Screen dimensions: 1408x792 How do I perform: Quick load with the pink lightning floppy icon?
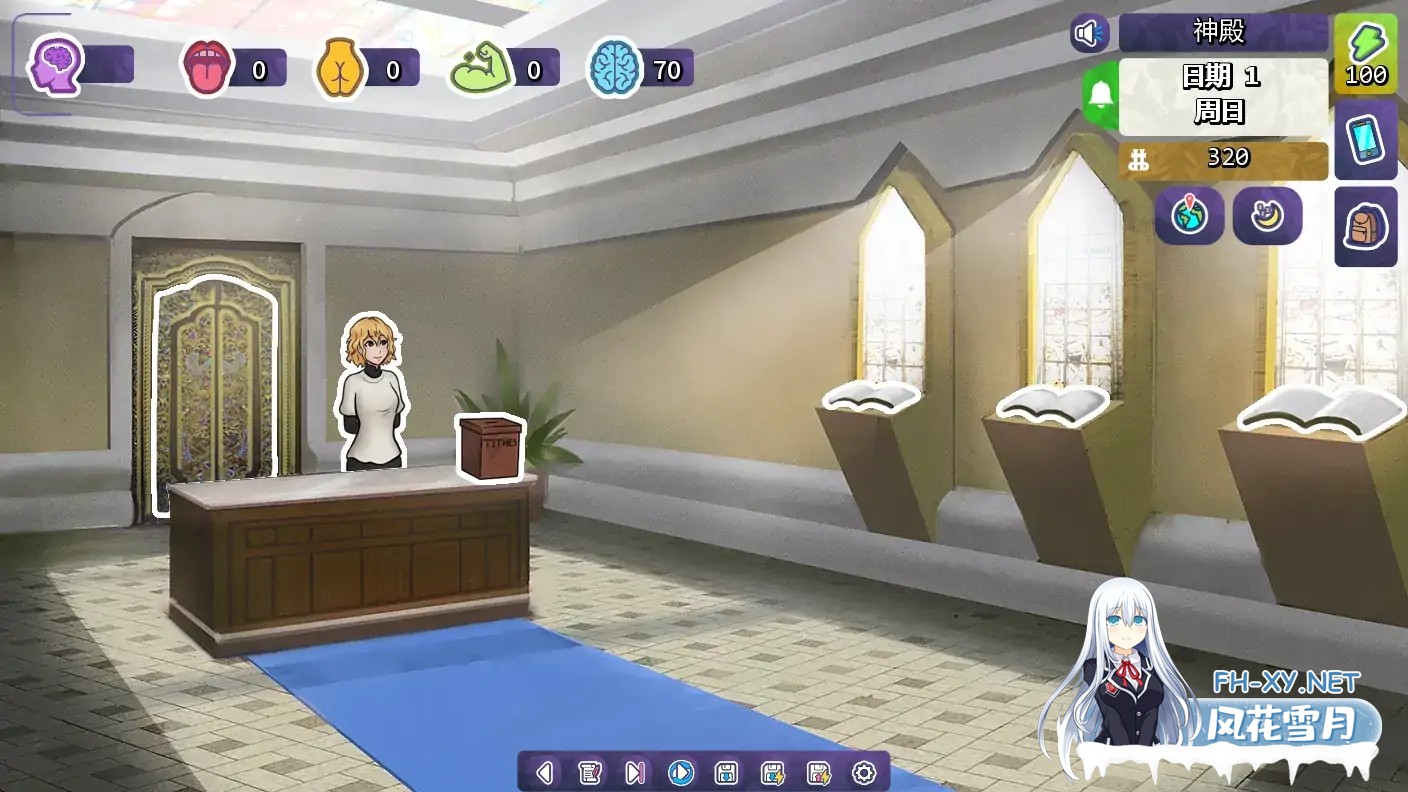pyautogui.click(x=817, y=771)
